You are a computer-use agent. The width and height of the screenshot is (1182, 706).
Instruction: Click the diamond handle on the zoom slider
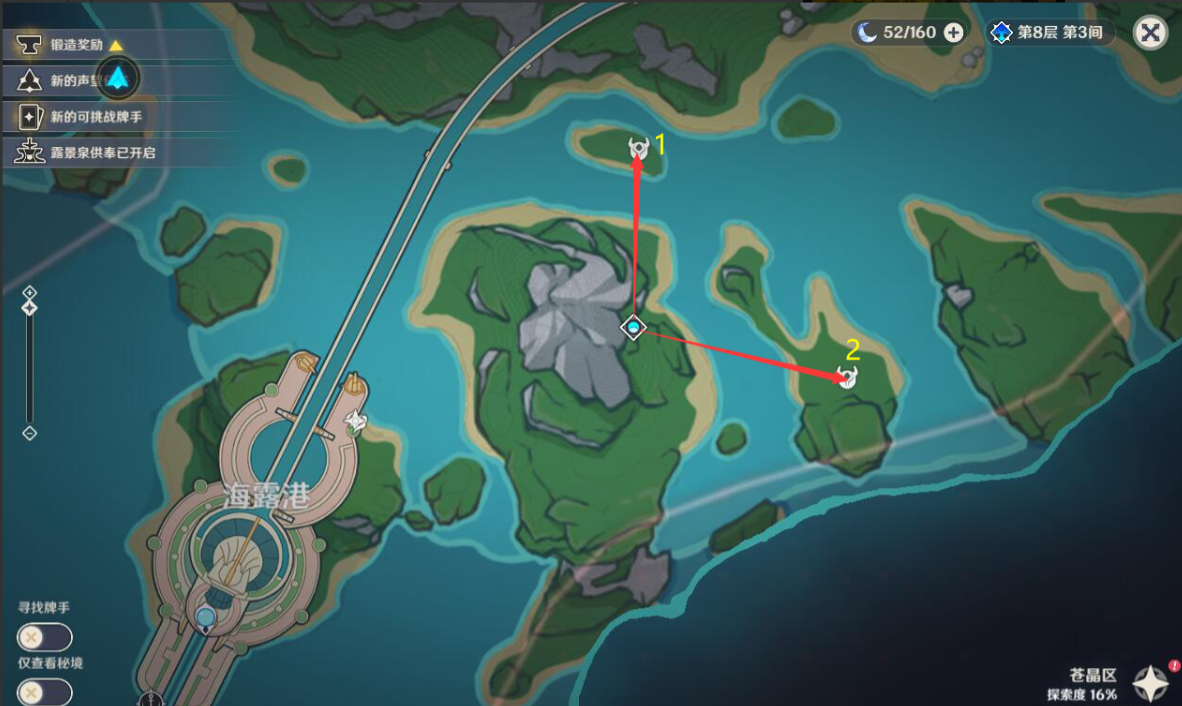30,309
